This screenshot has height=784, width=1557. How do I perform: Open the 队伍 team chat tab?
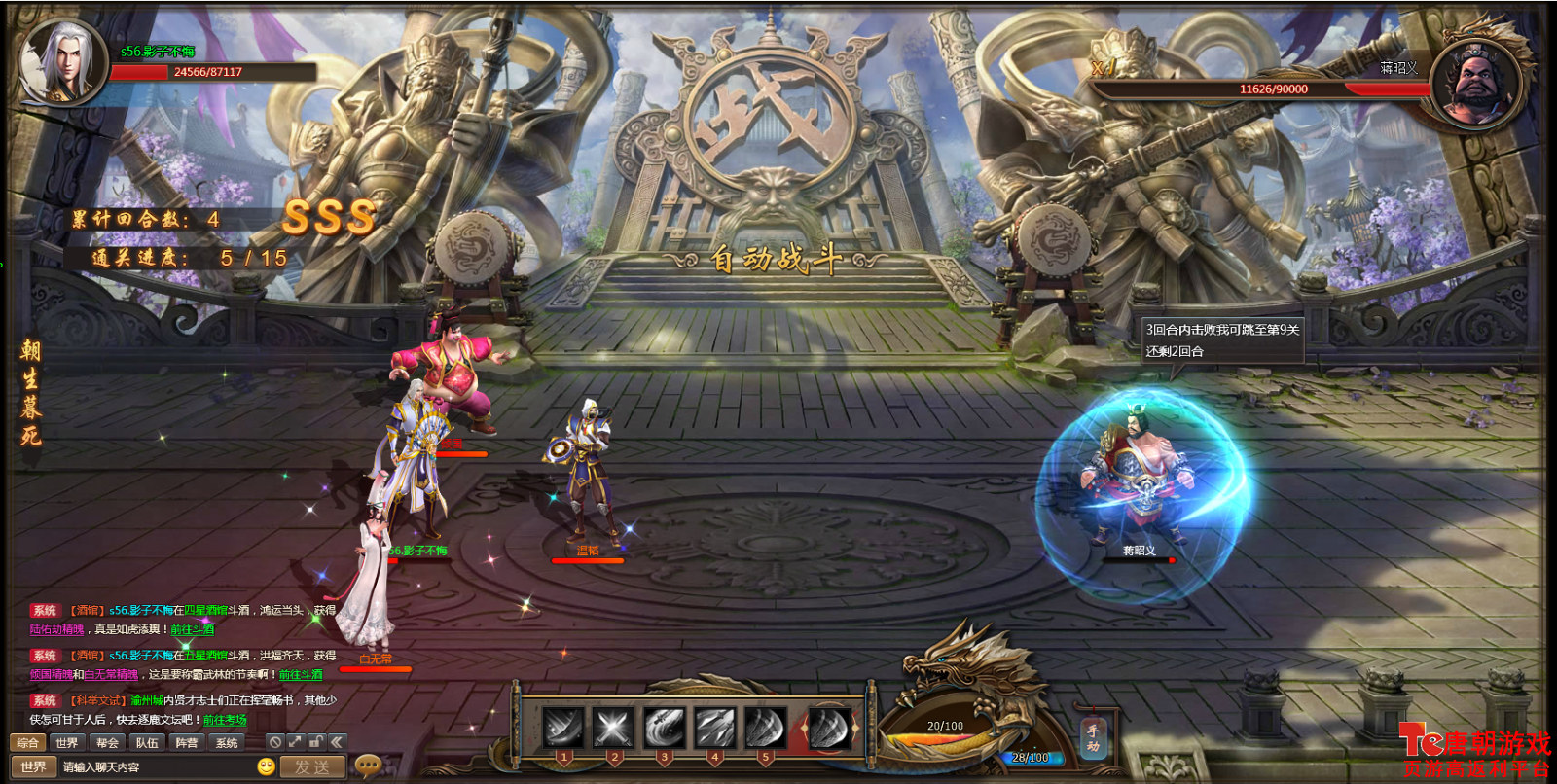click(x=147, y=743)
